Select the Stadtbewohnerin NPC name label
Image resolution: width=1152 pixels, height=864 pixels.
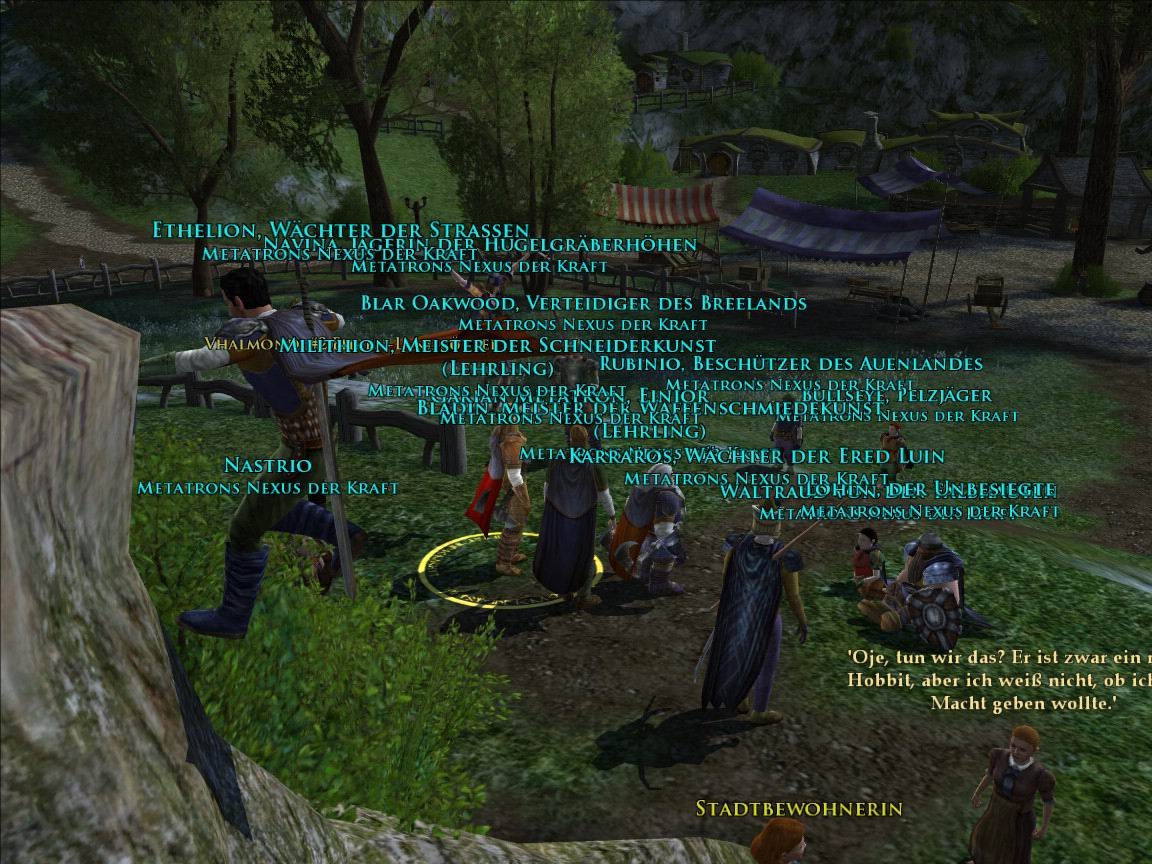point(799,808)
